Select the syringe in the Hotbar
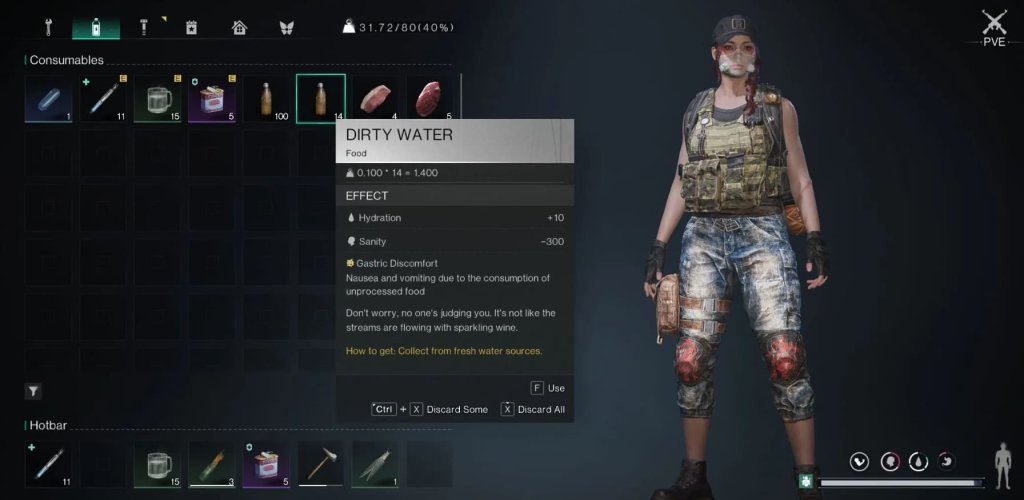1024x500 pixels. click(x=49, y=465)
